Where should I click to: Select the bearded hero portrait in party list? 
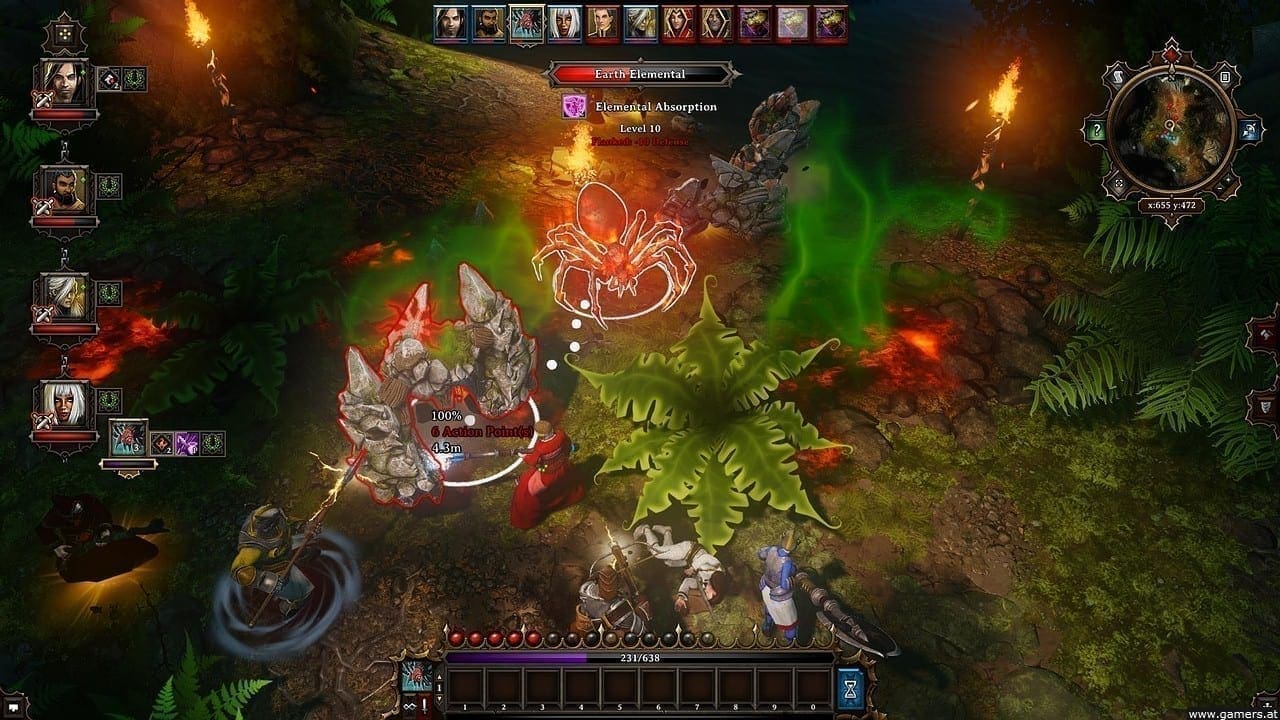point(64,191)
